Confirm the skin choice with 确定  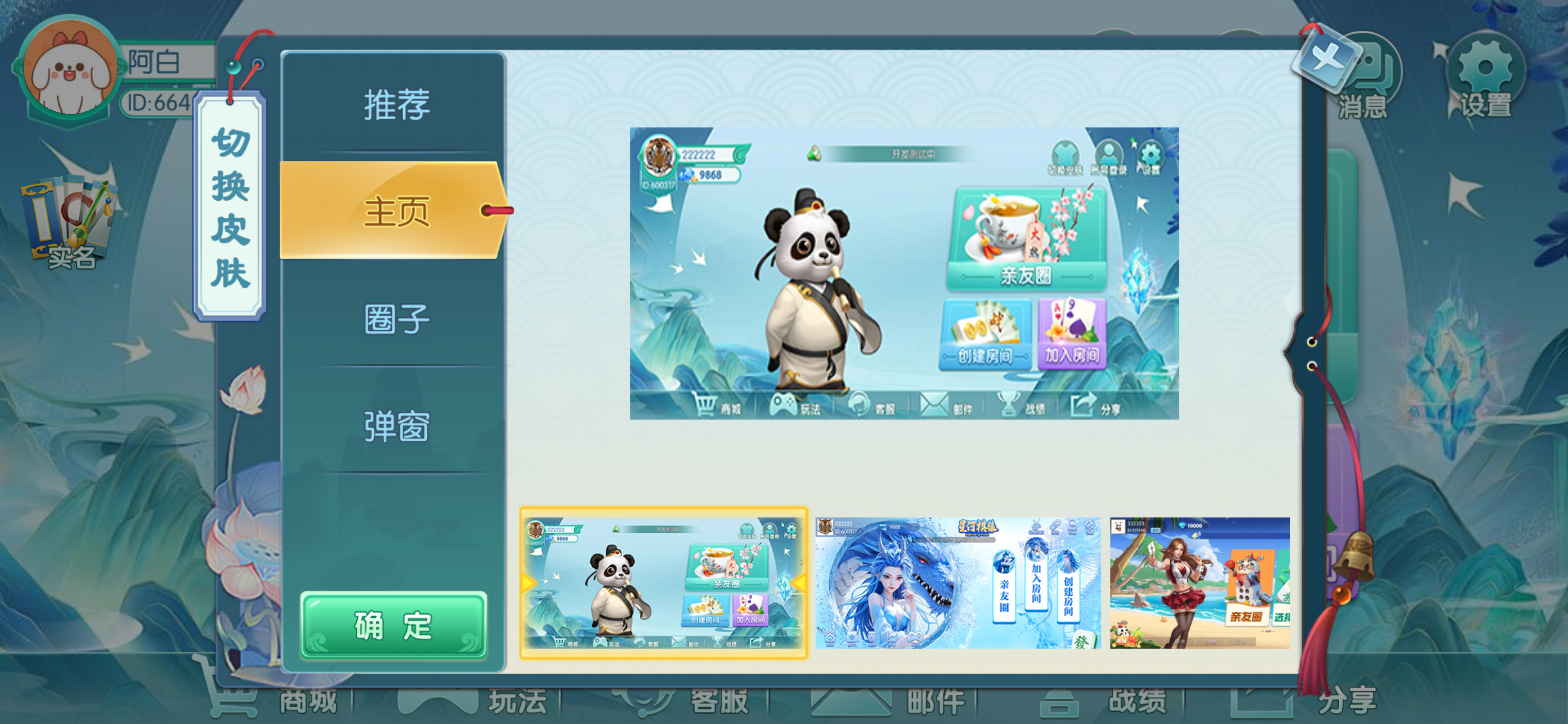tap(393, 626)
